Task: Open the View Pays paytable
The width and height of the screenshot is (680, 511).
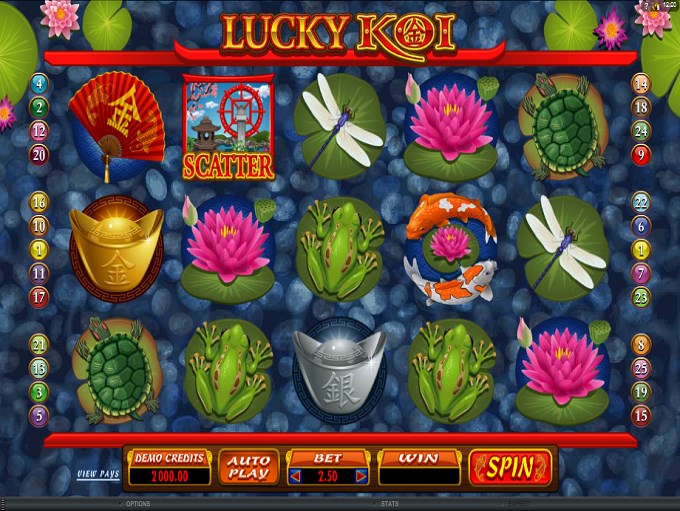Action: [99, 473]
